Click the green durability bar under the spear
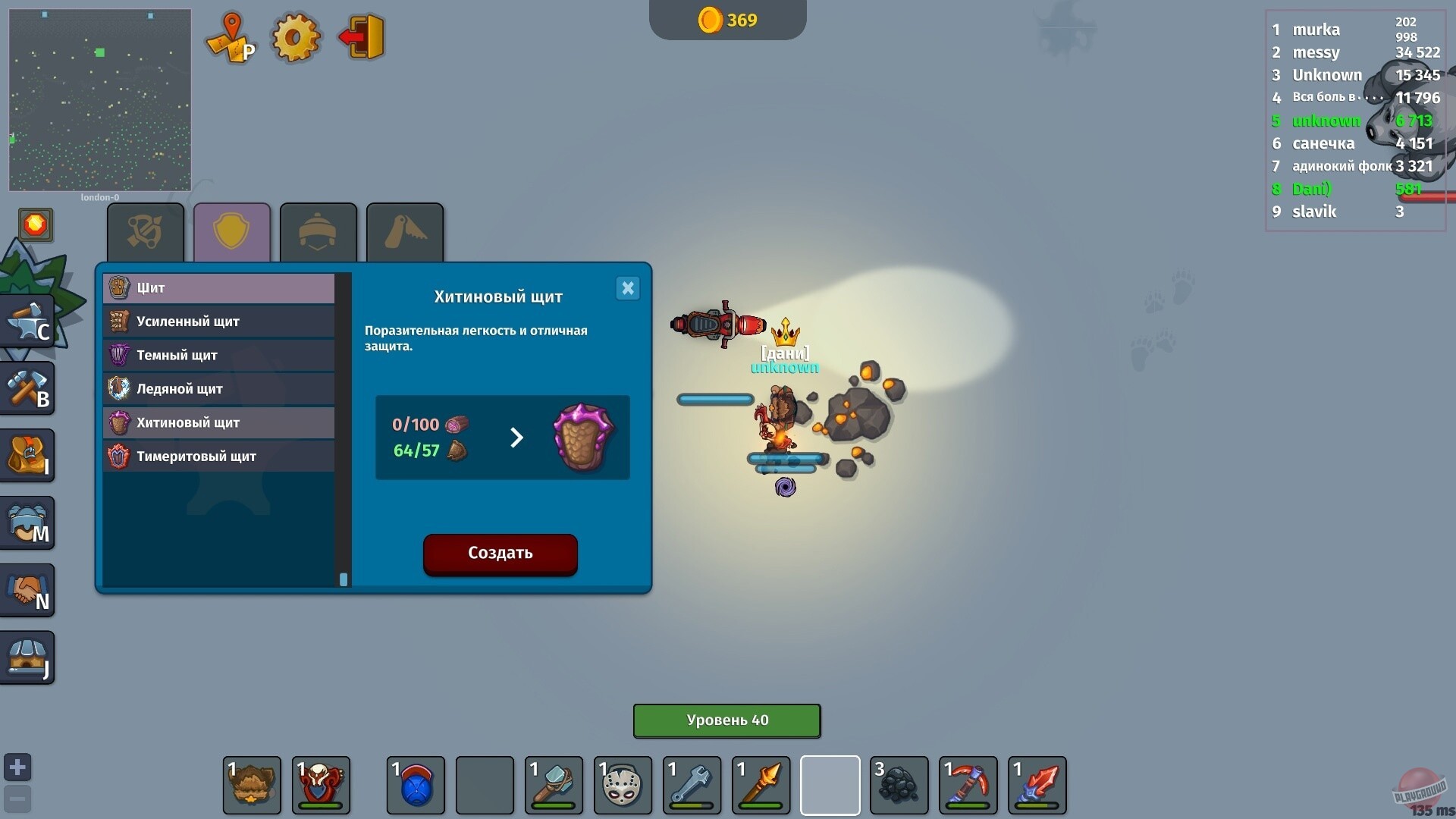 (x=761, y=806)
